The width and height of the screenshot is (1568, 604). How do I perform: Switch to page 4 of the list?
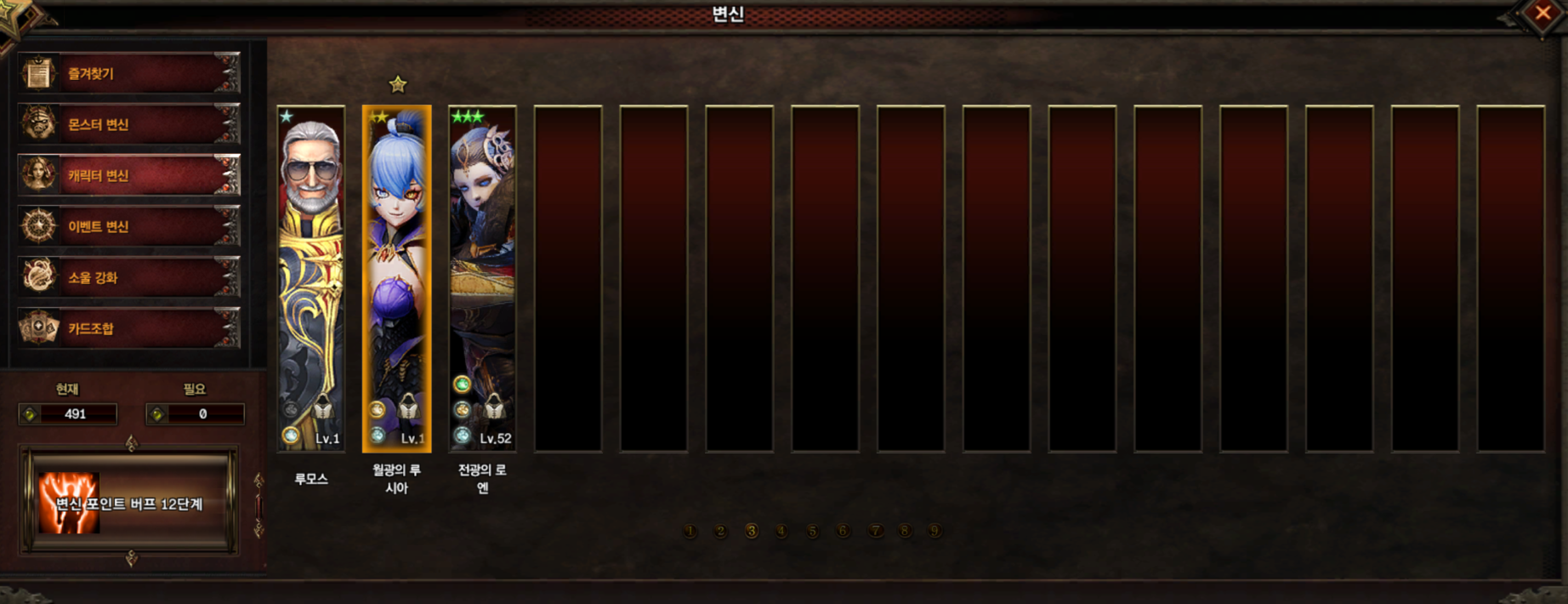(x=781, y=532)
